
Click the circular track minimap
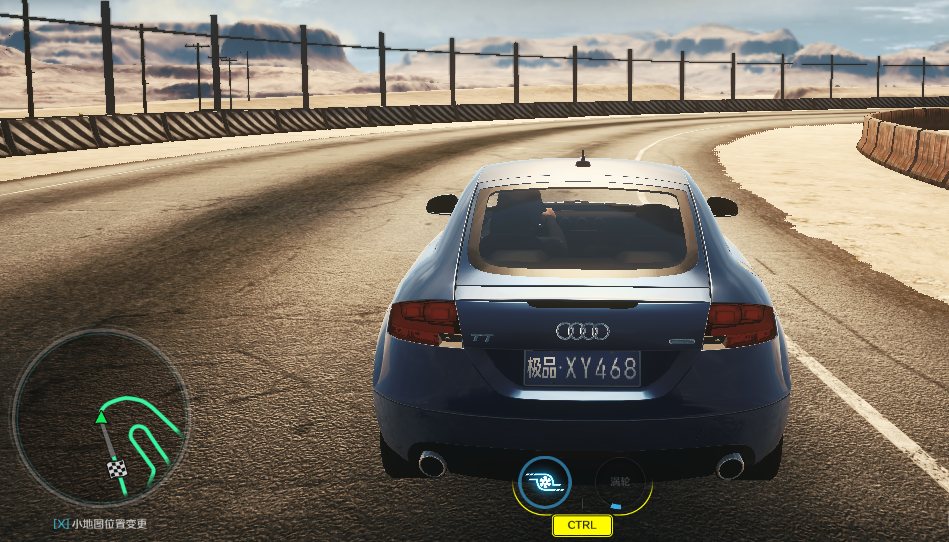point(100,418)
